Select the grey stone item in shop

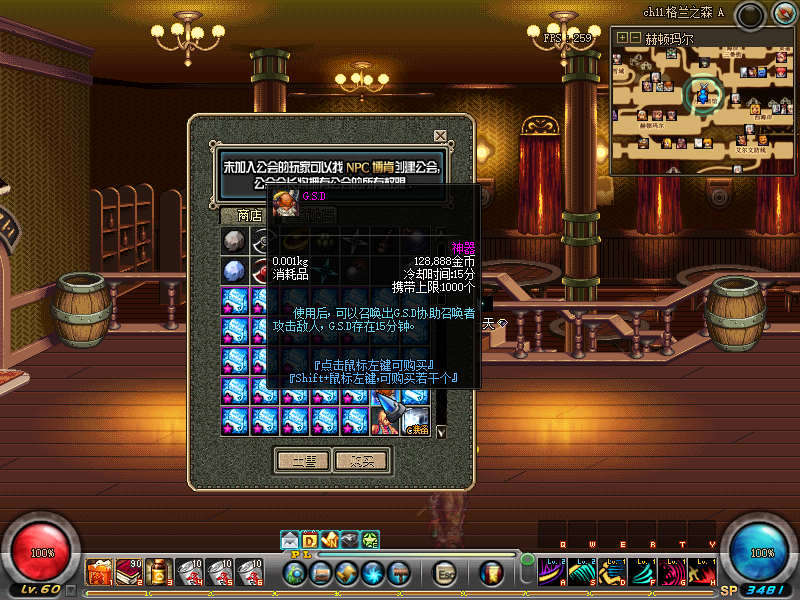pyautogui.click(x=235, y=242)
